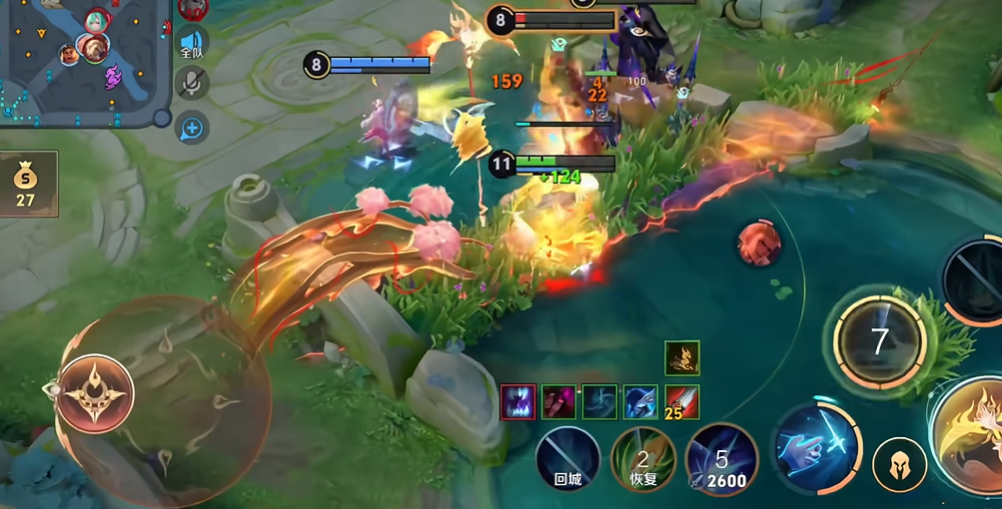The image size is (1002, 509).
Task: Select the purple fanged item slot
Action: point(518,402)
